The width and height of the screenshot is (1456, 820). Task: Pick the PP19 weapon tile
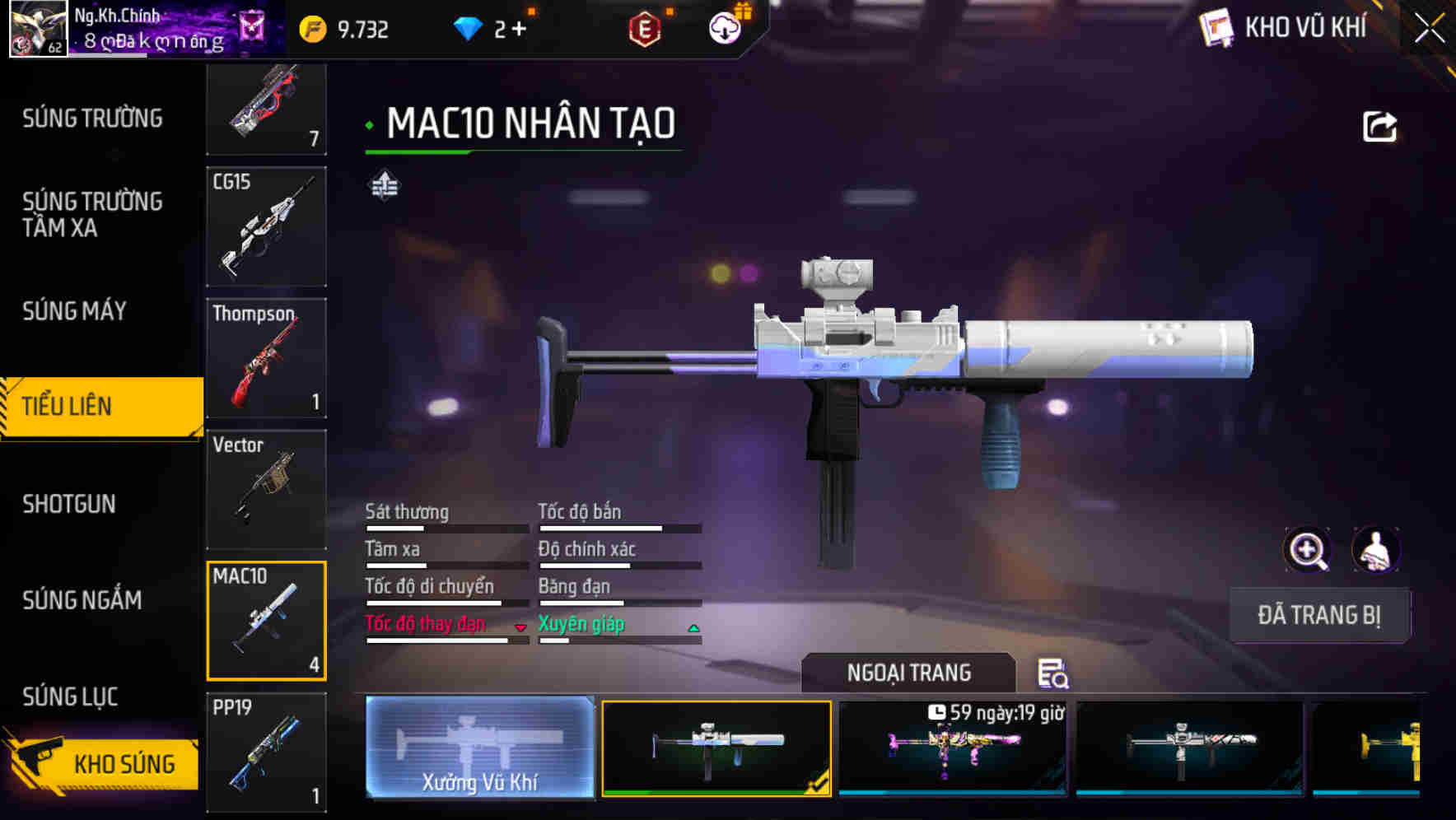point(266,752)
